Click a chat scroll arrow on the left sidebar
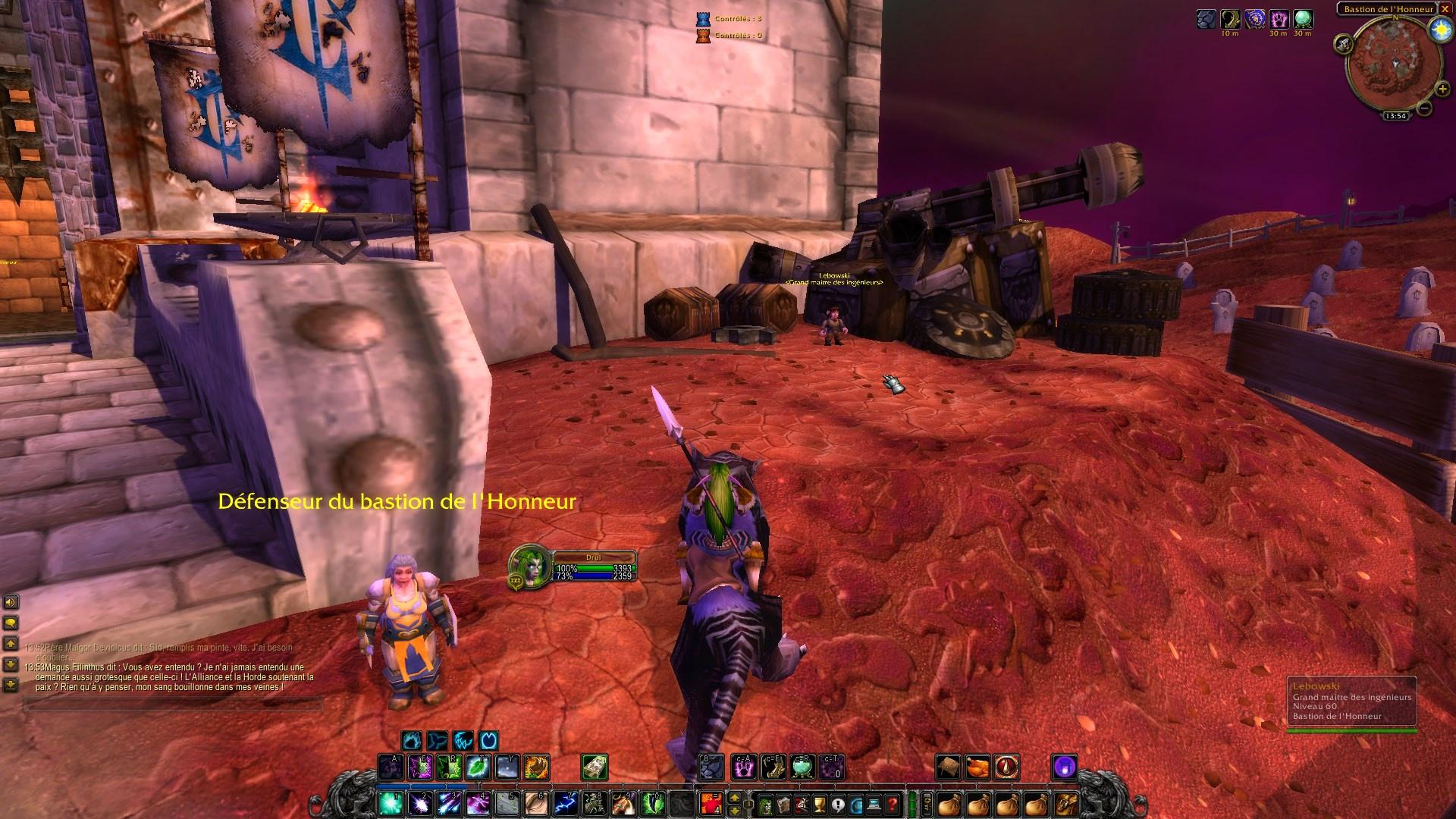This screenshot has height=819, width=1456. (11, 643)
